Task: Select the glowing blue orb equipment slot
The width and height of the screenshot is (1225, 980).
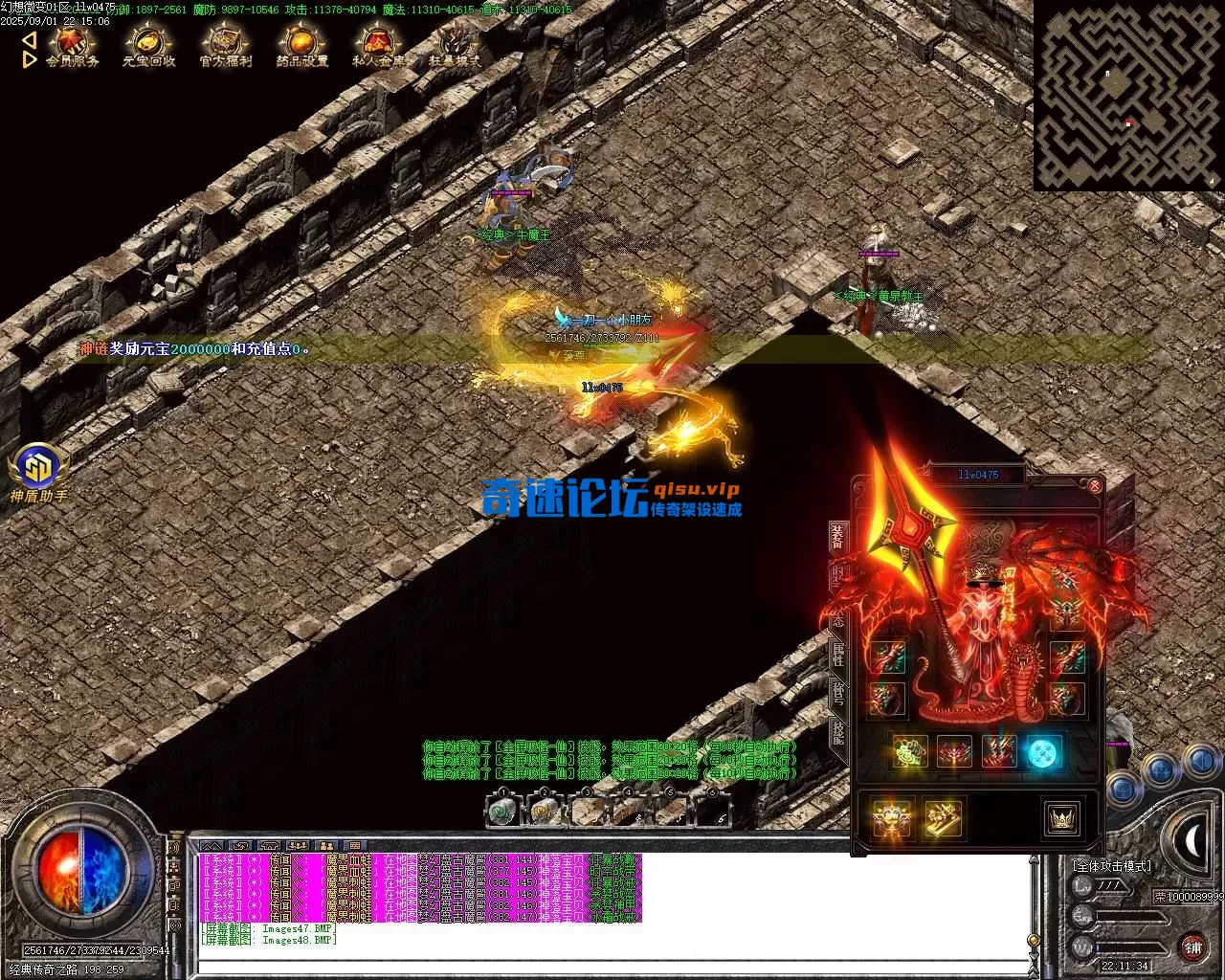Action: pyautogui.click(x=1044, y=753)
